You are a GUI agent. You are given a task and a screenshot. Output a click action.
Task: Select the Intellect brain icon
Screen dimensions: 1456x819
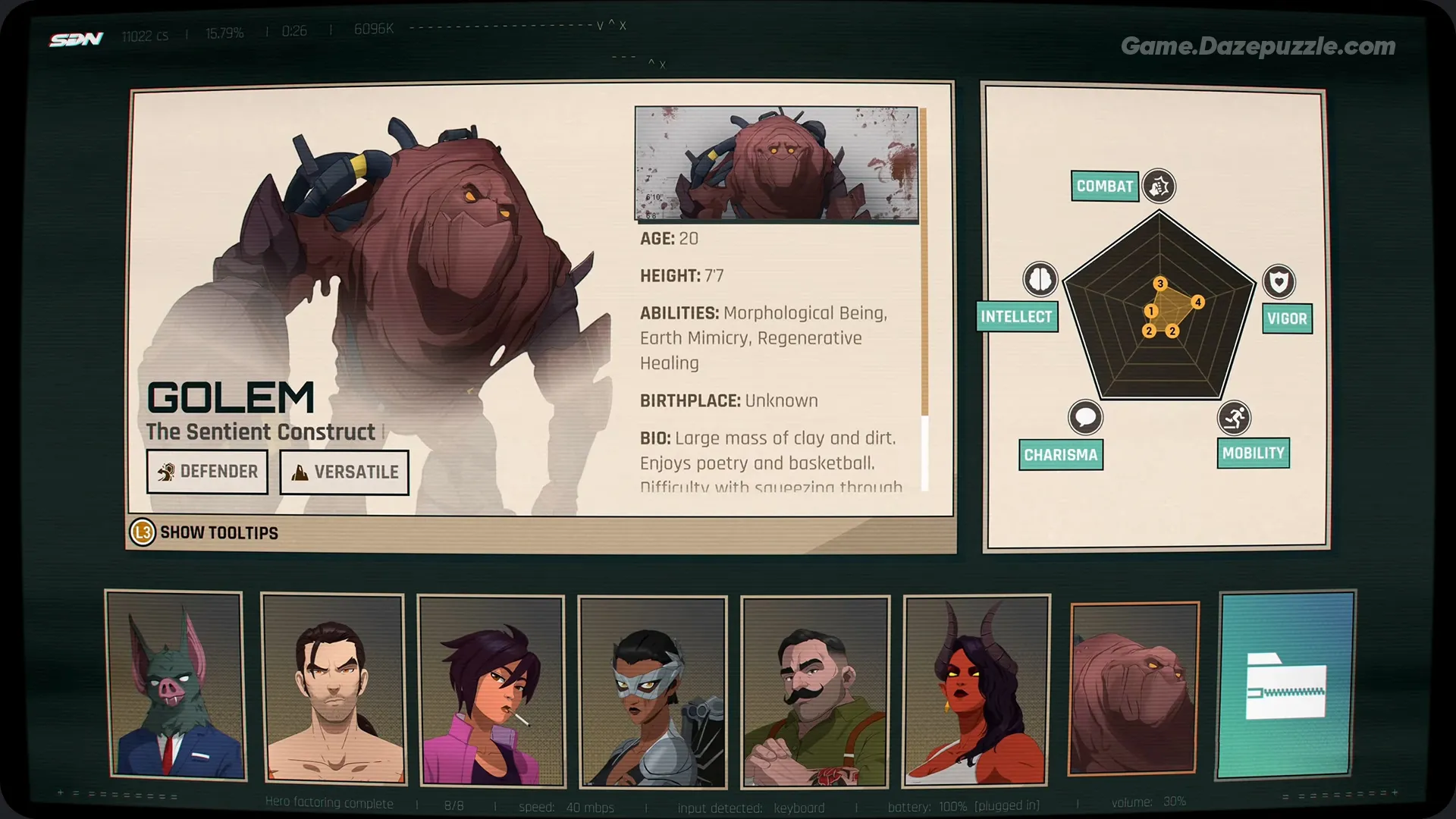pos(1040,279)
